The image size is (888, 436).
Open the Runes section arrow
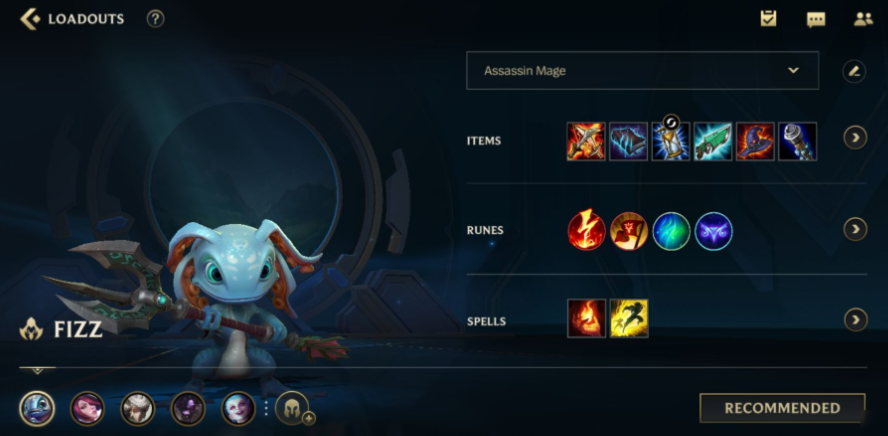coord(855,230)
